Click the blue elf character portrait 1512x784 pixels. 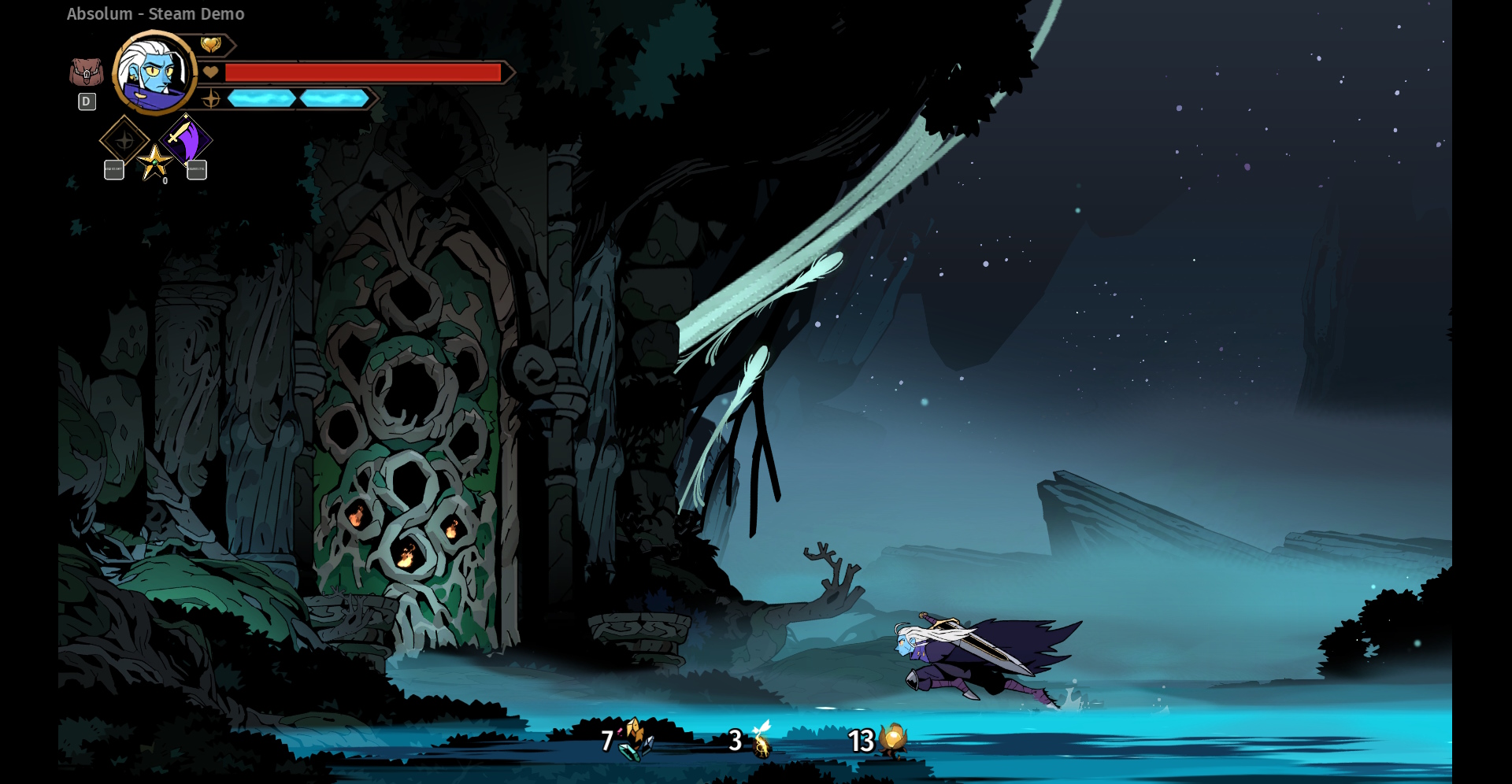(155, 73)
